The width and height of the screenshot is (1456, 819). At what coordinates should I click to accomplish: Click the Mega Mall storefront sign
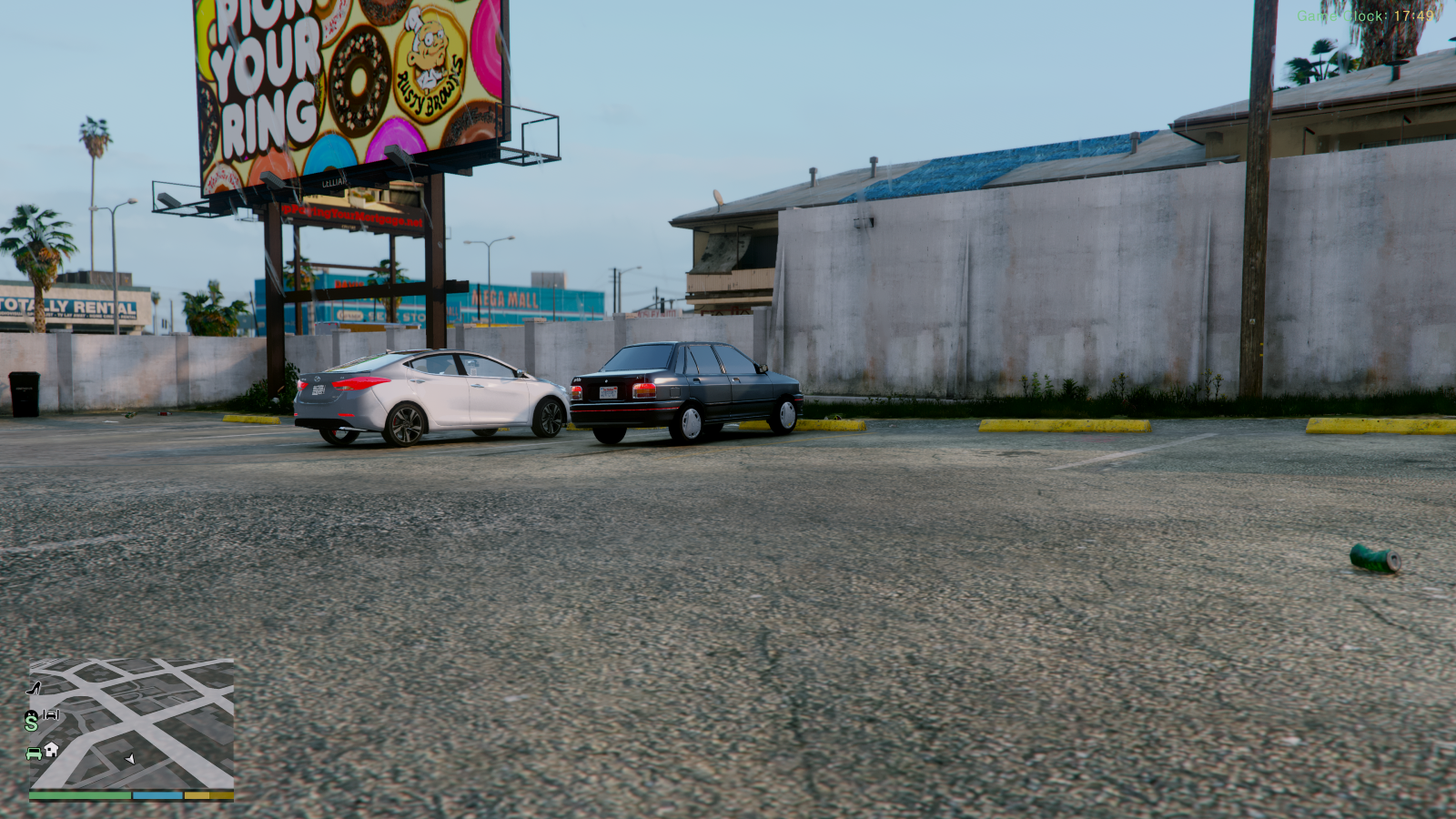point(507,298)
